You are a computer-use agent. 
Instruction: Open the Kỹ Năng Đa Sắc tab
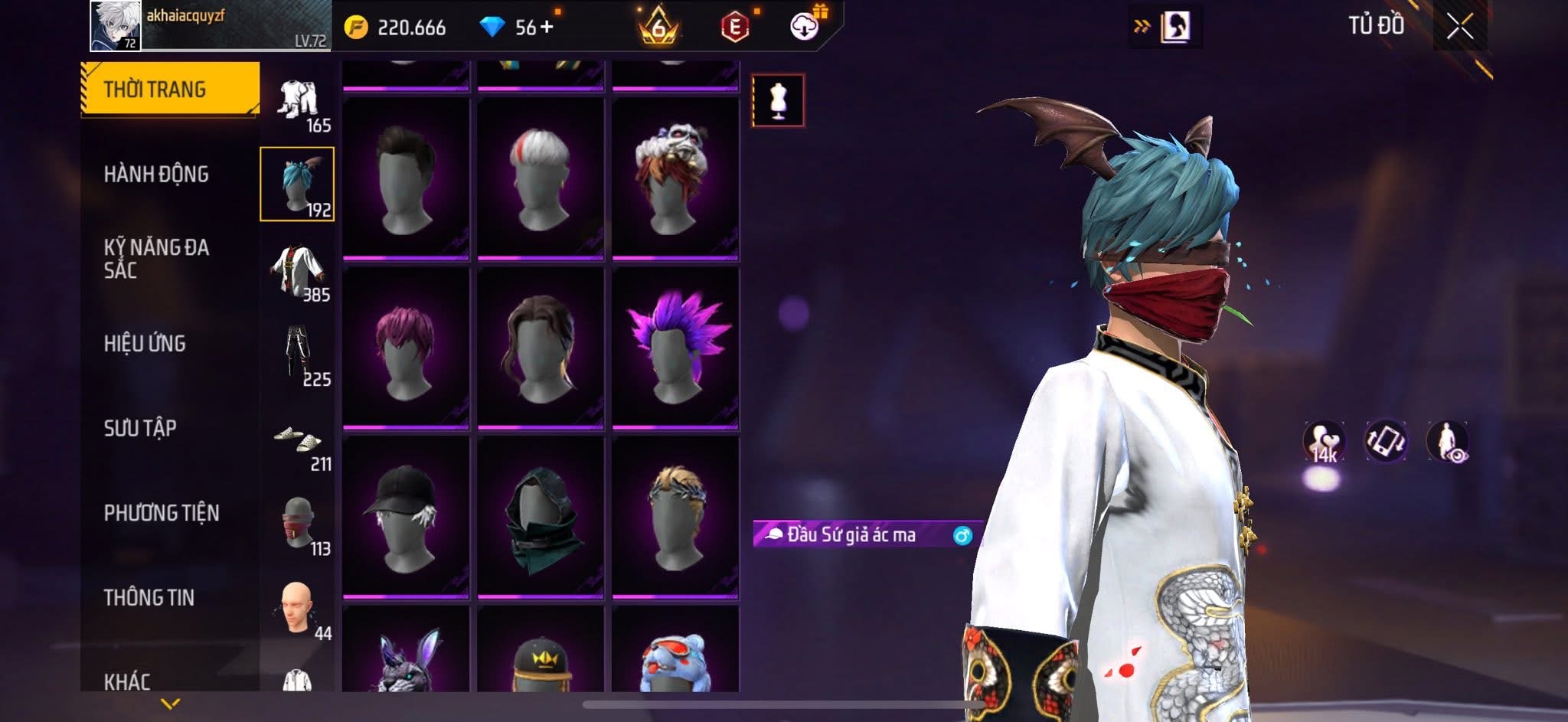pos(156,259)
